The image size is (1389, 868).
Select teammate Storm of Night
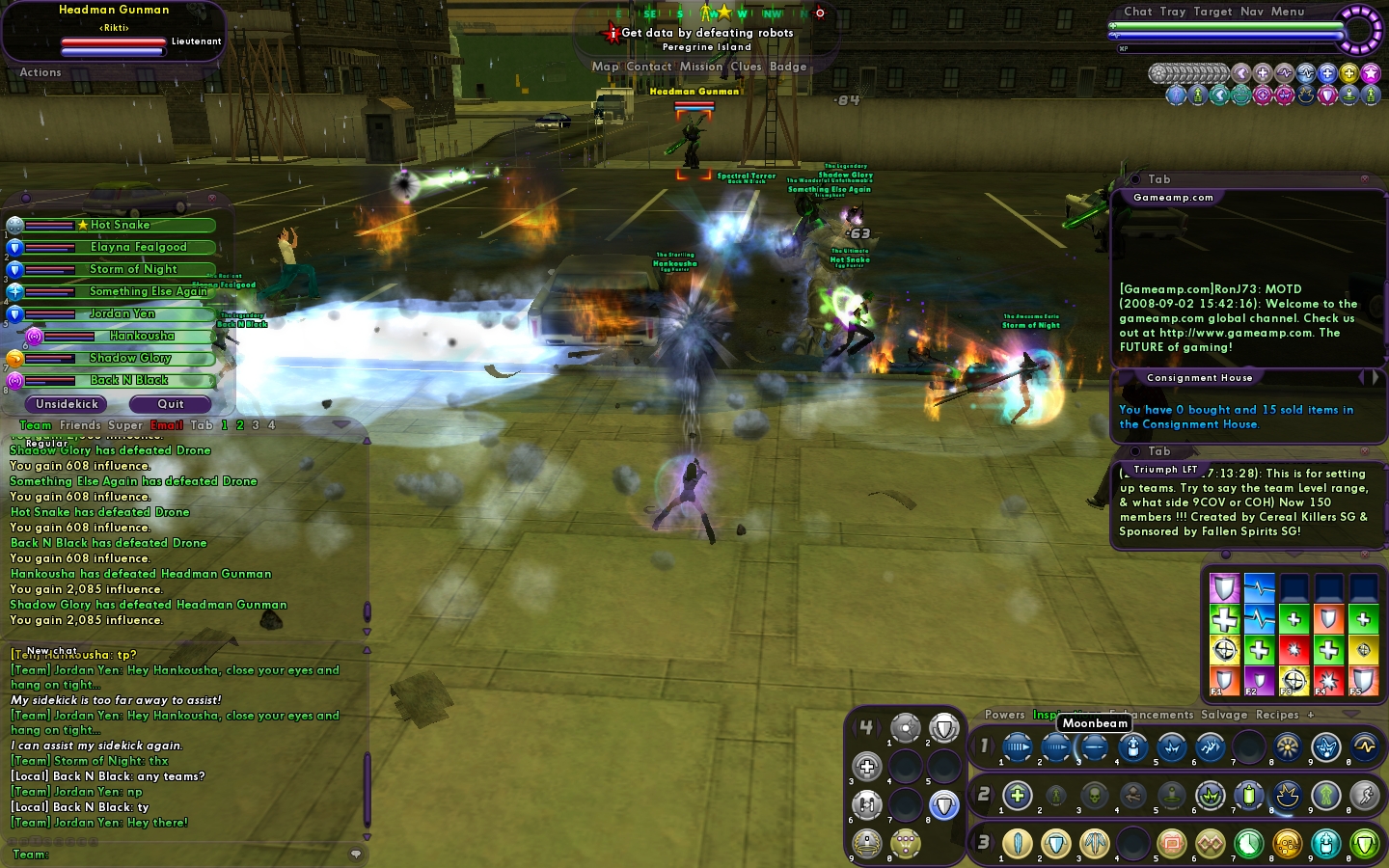click(x=133, y=269)
